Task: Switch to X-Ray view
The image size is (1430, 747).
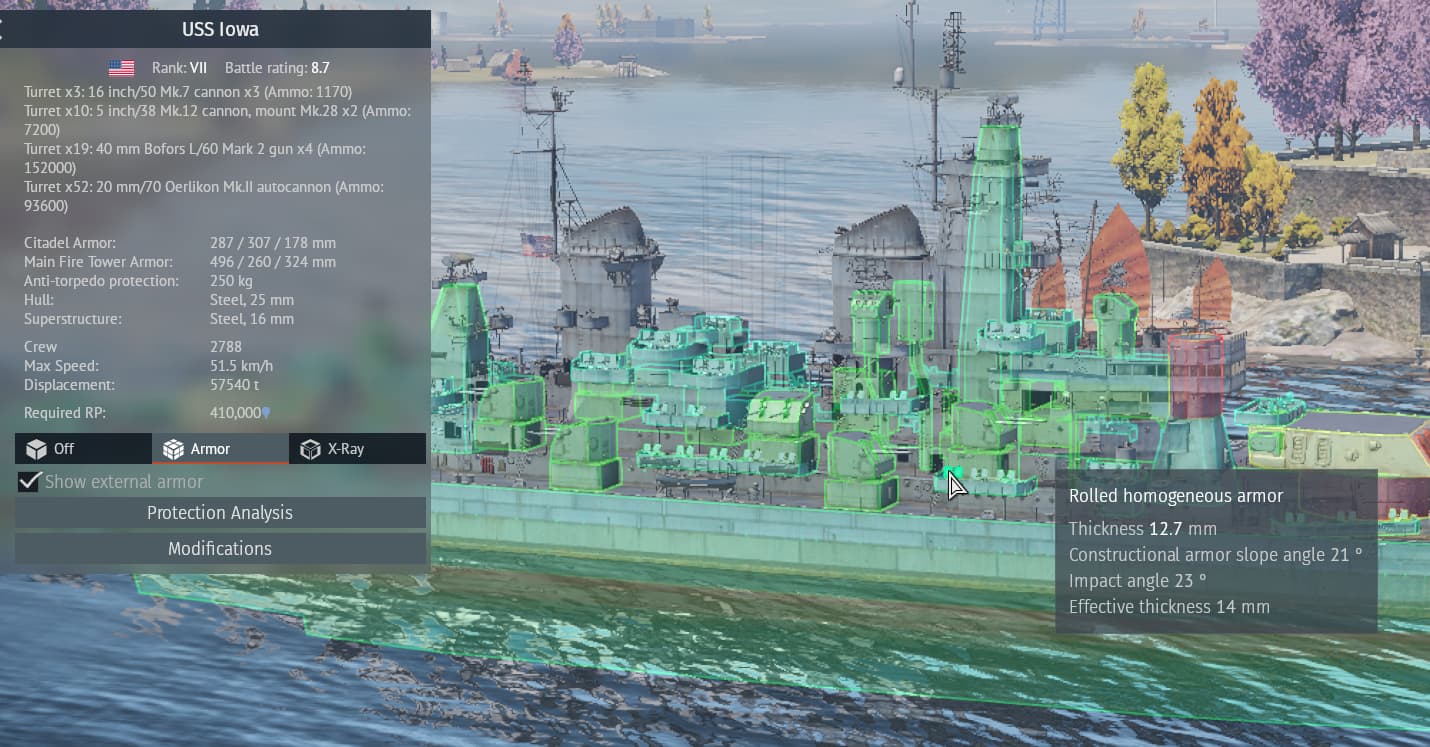Action: (x=357, y=449)
